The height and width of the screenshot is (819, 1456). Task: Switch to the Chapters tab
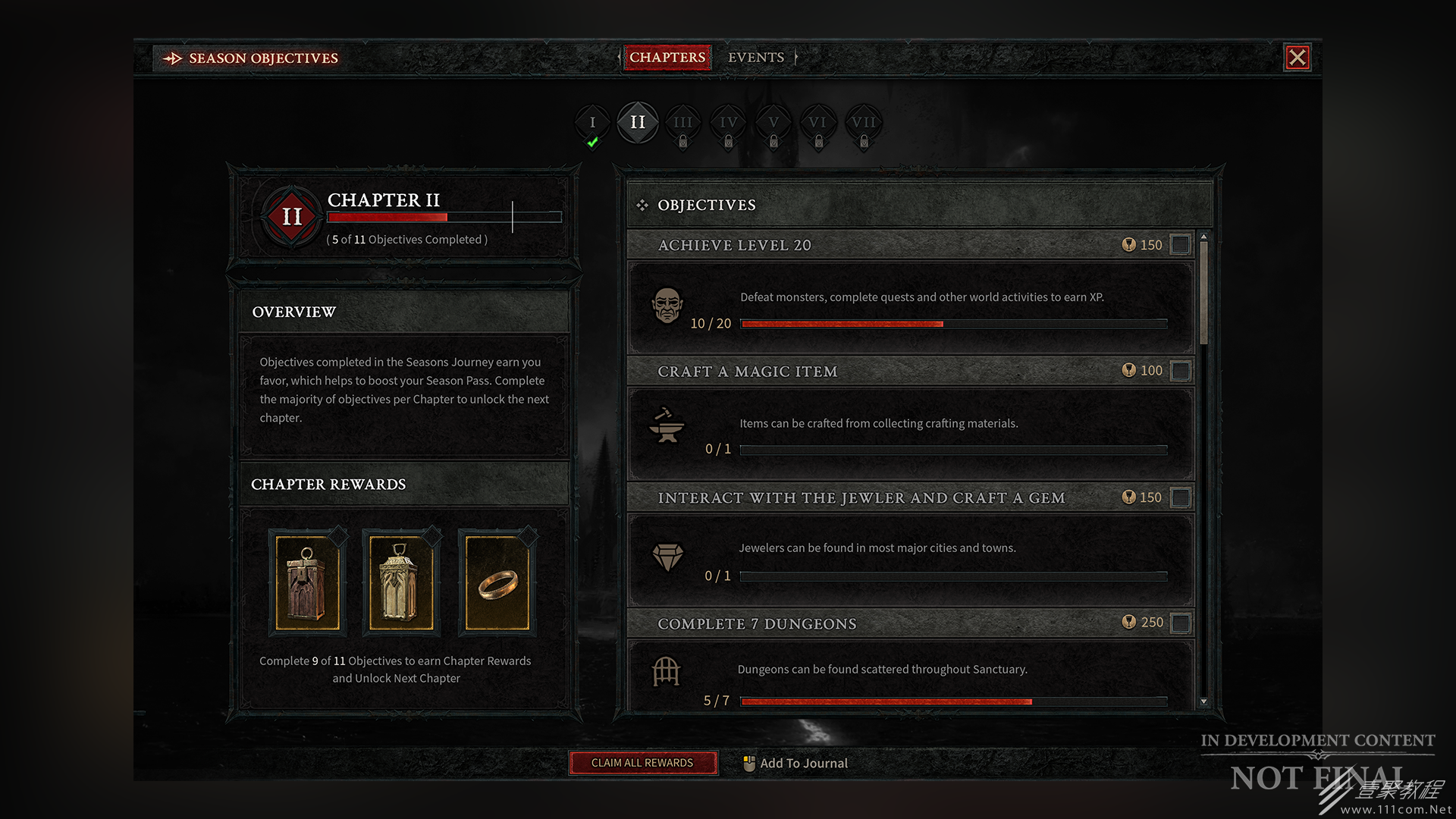(x=667, y=58)
